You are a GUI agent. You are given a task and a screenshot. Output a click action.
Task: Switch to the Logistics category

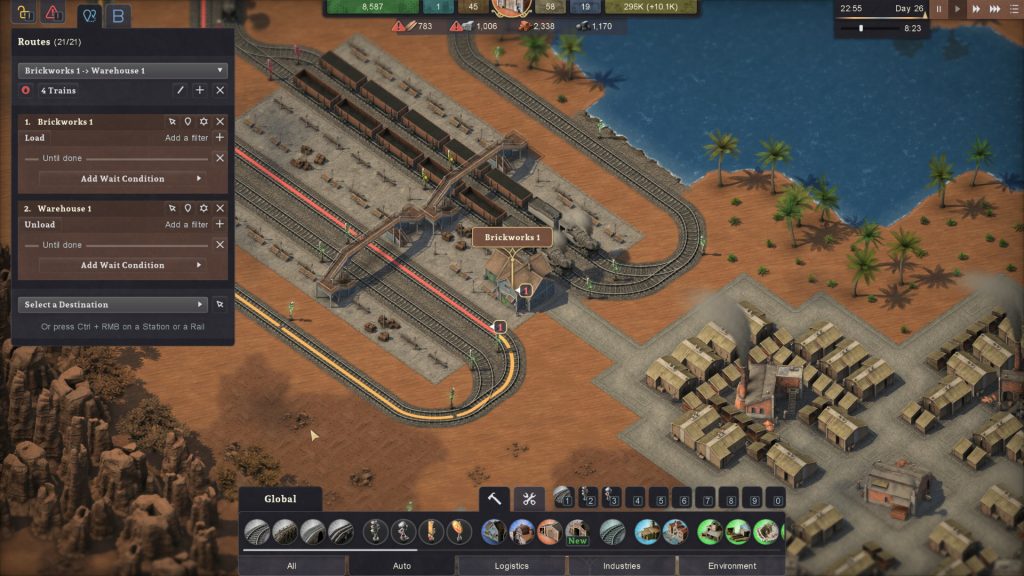(511, 566)
